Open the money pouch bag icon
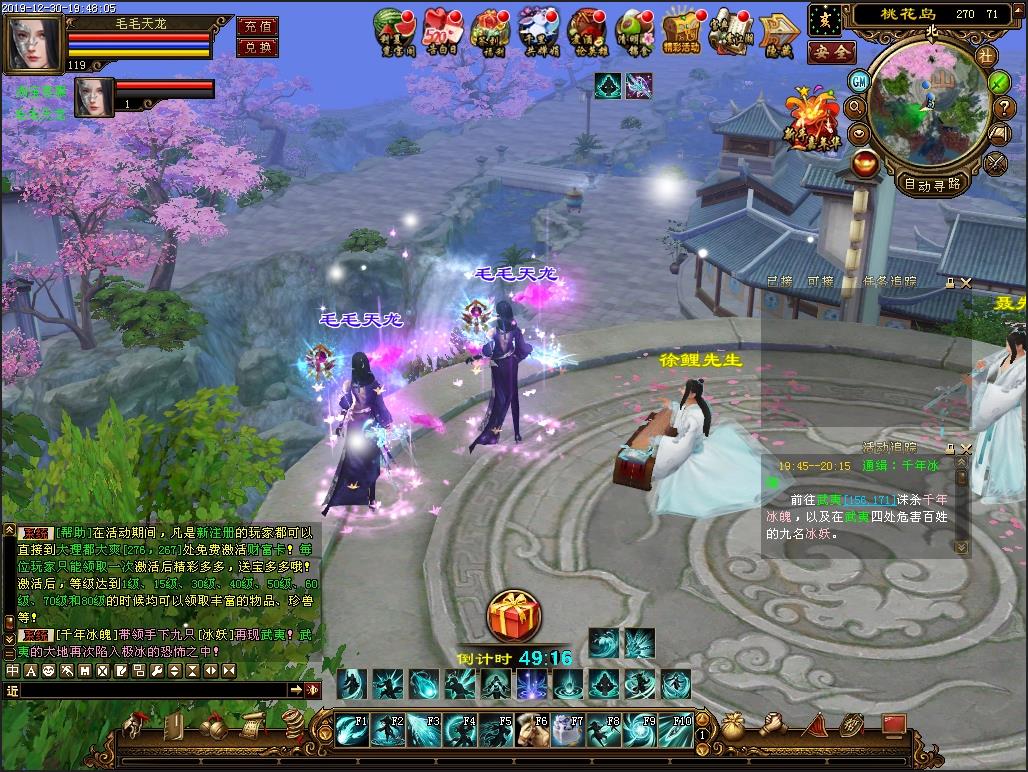 click(x=734, y=724)
